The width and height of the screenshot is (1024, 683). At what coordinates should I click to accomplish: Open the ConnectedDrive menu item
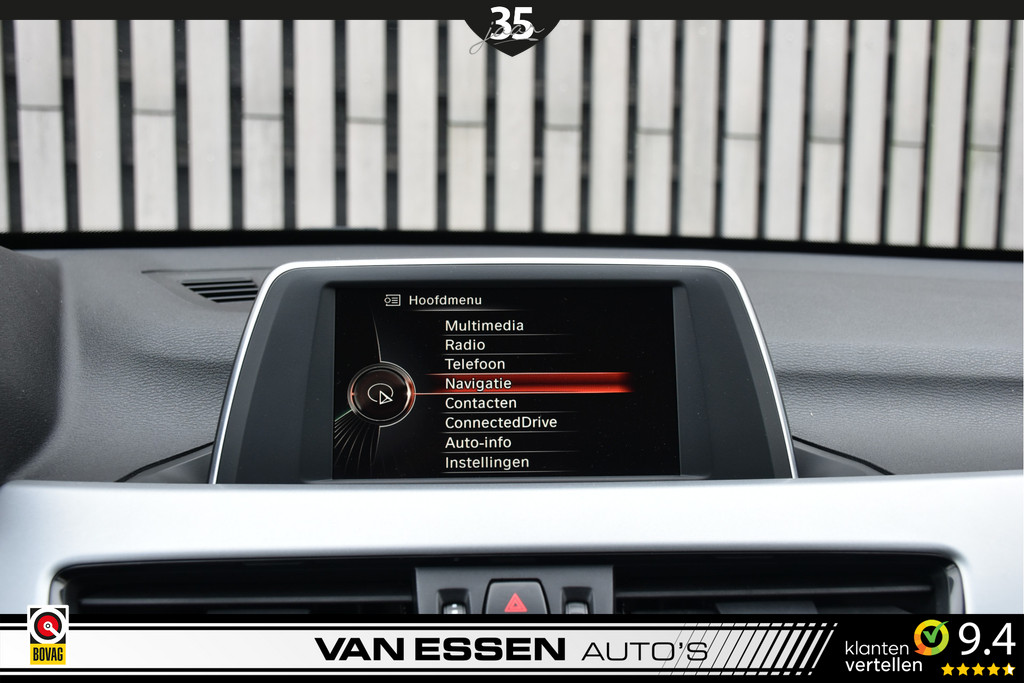click(x=501, y=422)
